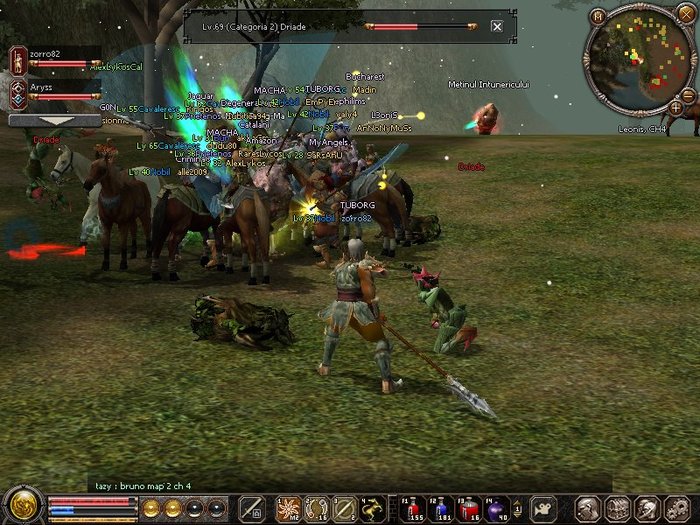Use the purple potion hotbar slot
Viewport: 700px width, 525px height.
[x=497, y=507]
